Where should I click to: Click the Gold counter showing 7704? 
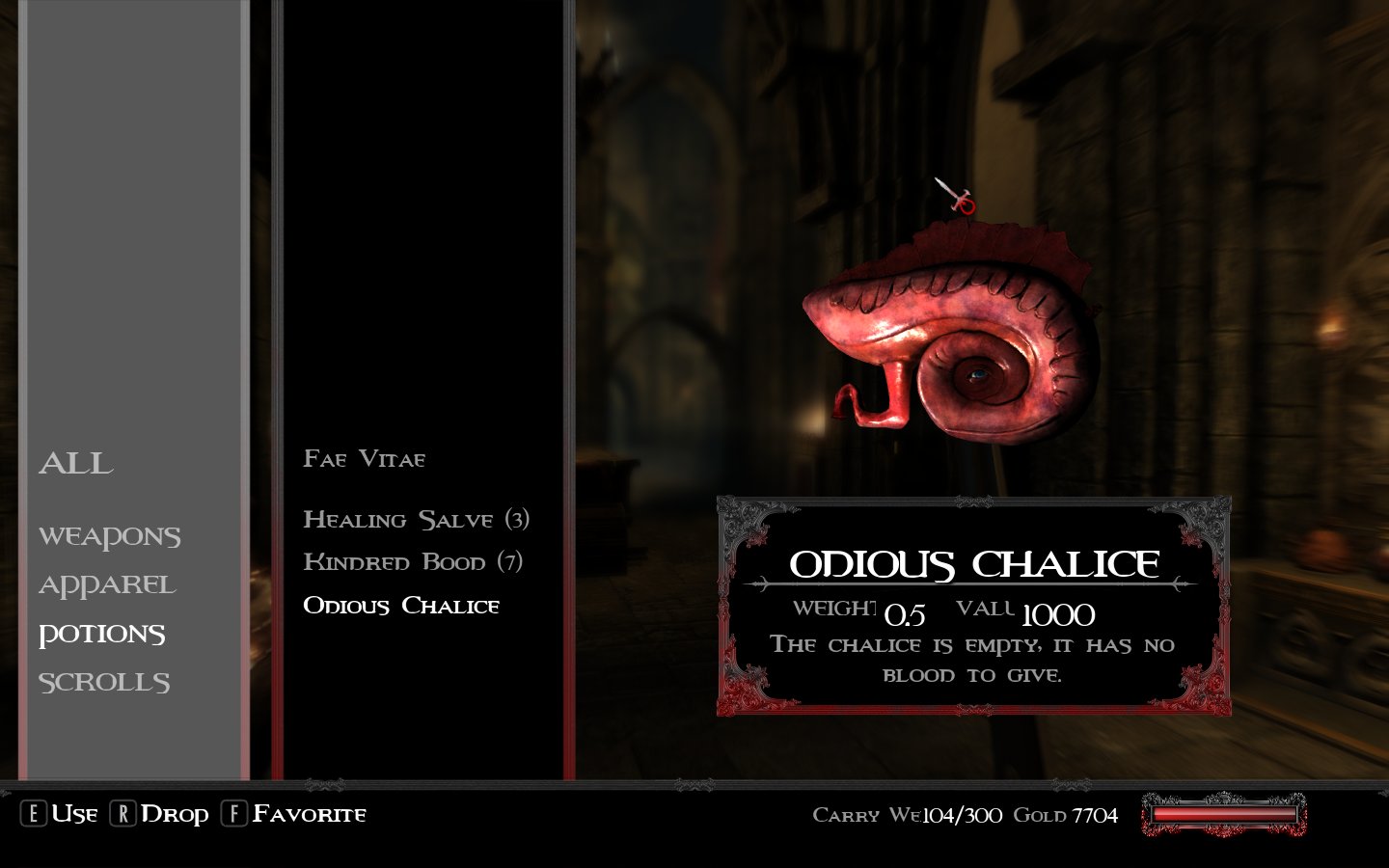(x=1065, y=815)
